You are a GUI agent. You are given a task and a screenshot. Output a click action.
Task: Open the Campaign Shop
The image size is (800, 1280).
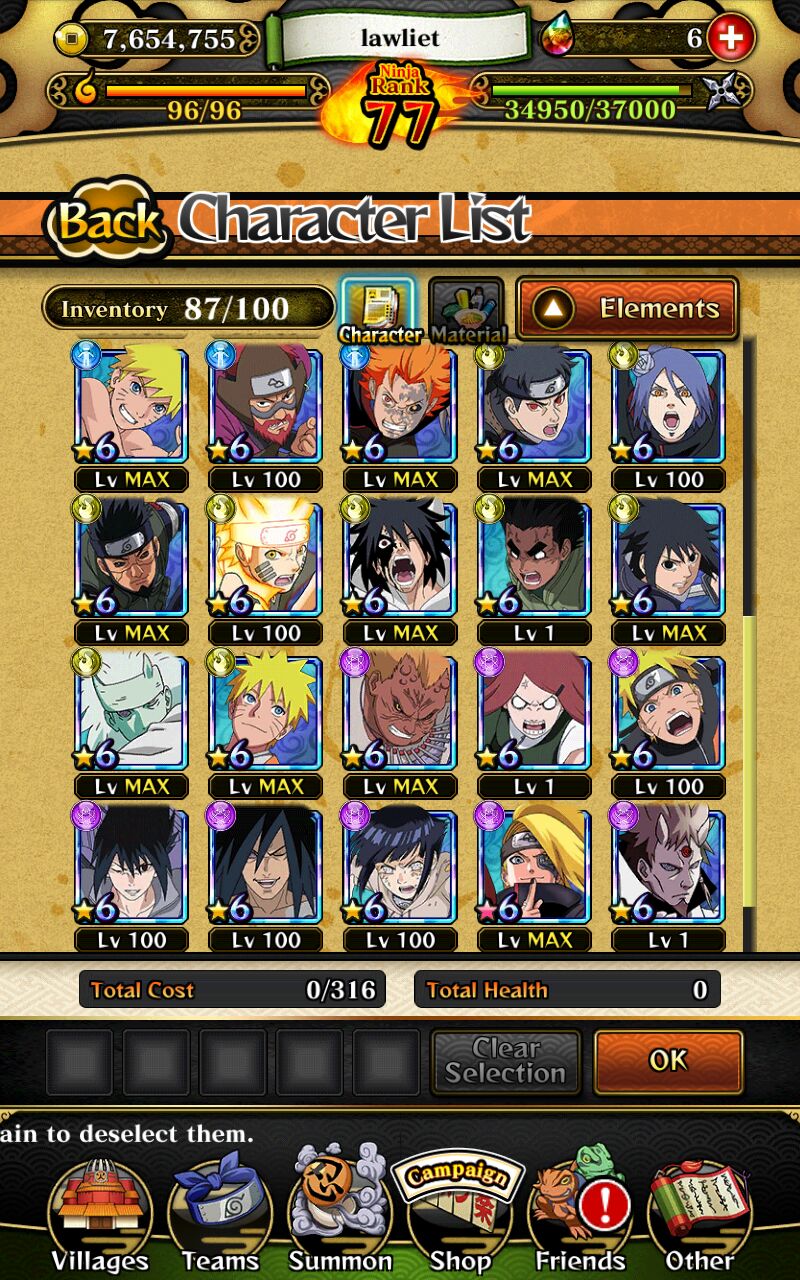pos(459,1212)
